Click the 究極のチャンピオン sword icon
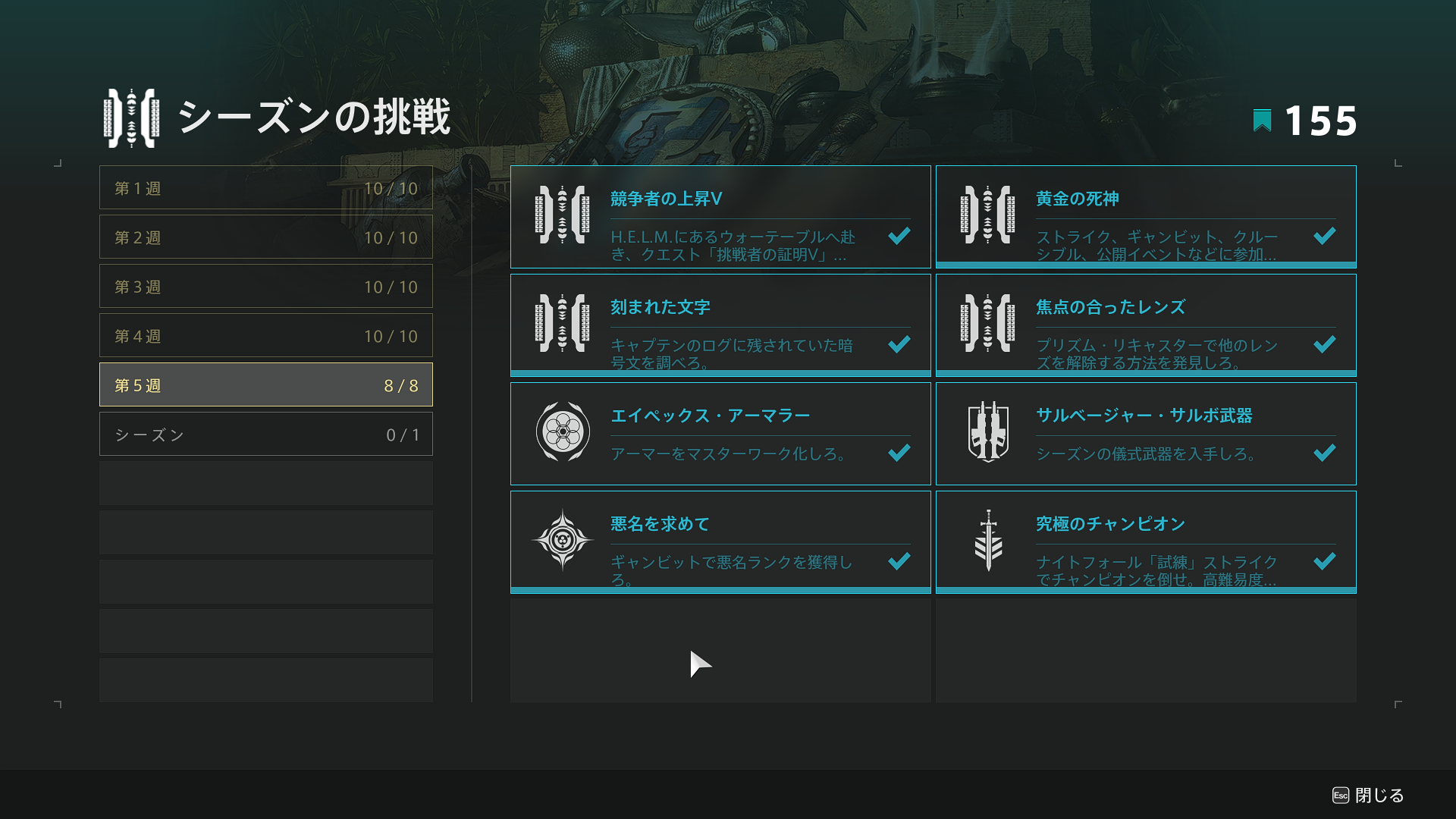 coord(987,541)
